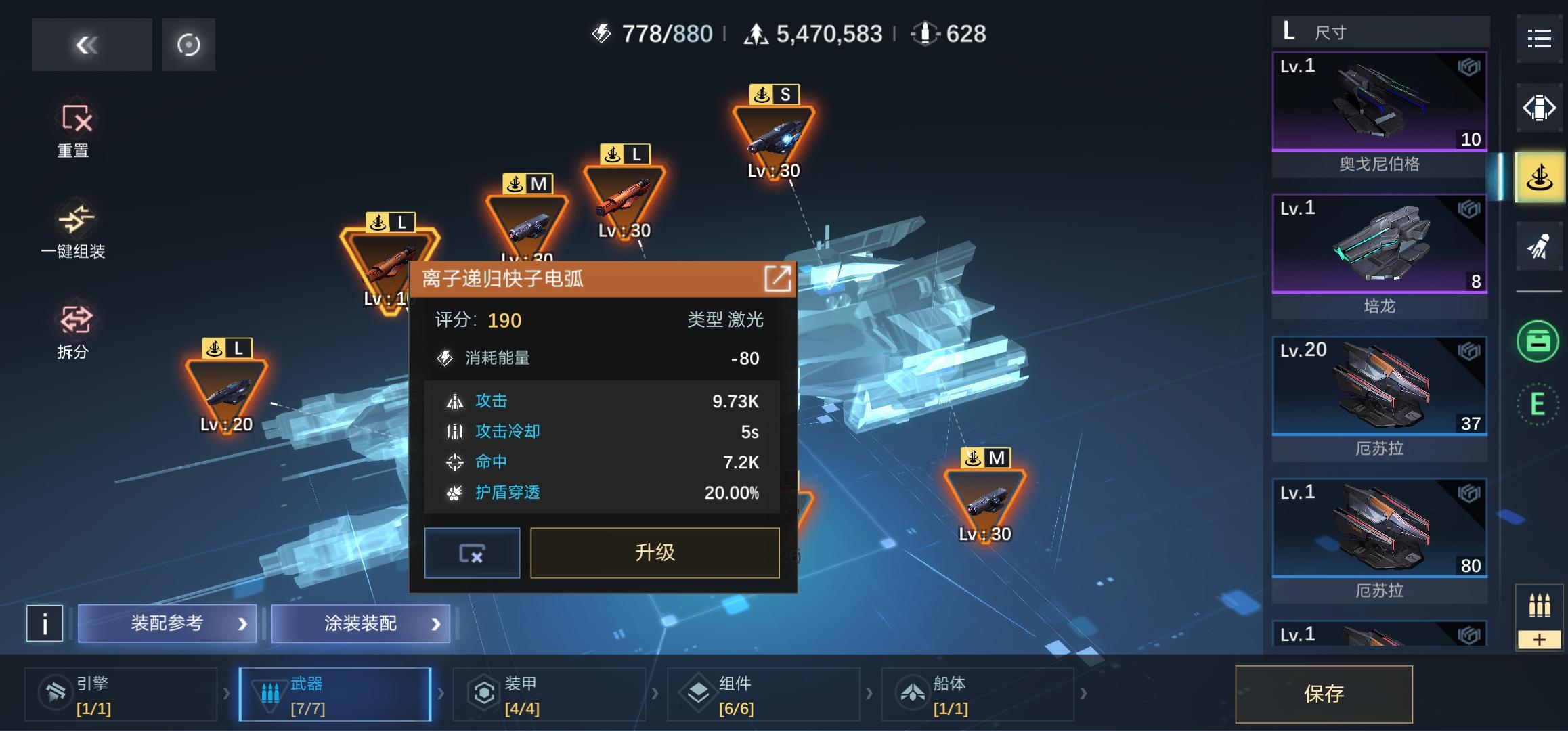The image size is (1568, 731).
Task: Click the list icon at top right
Action: (x=1540, y=39)
